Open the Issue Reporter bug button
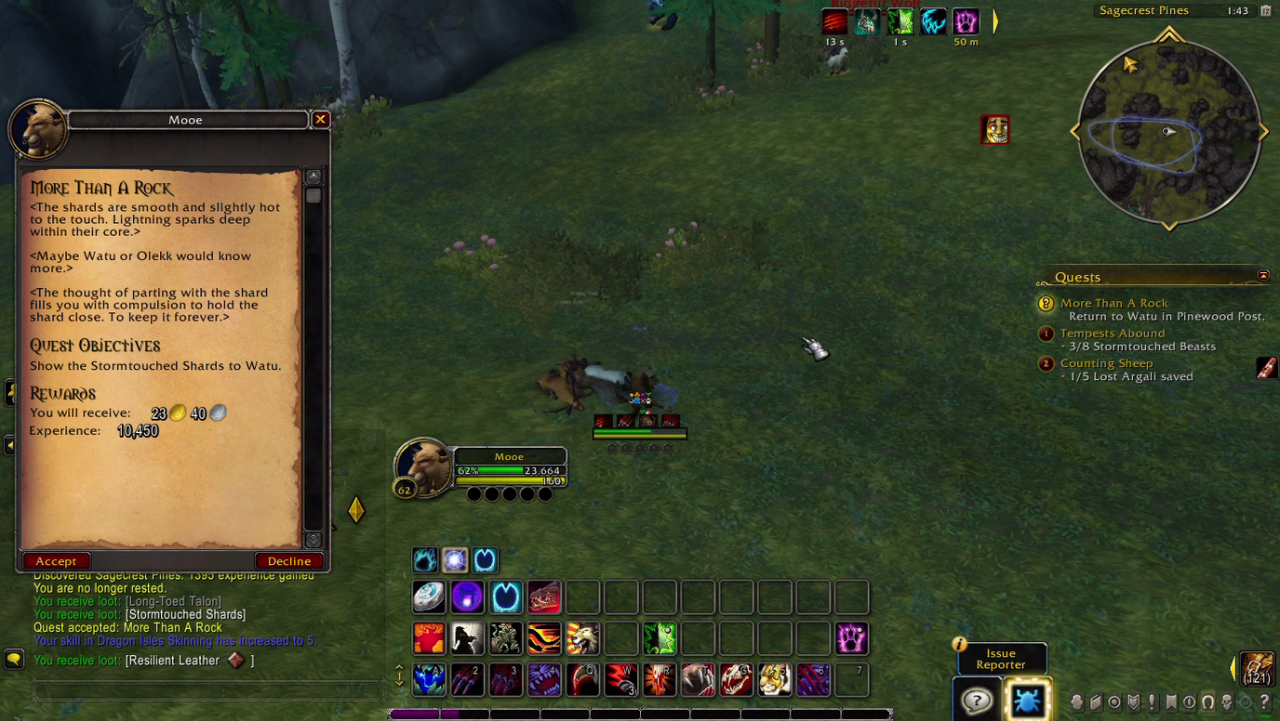Screen dimensions: 1280x721 (1026, 699)
